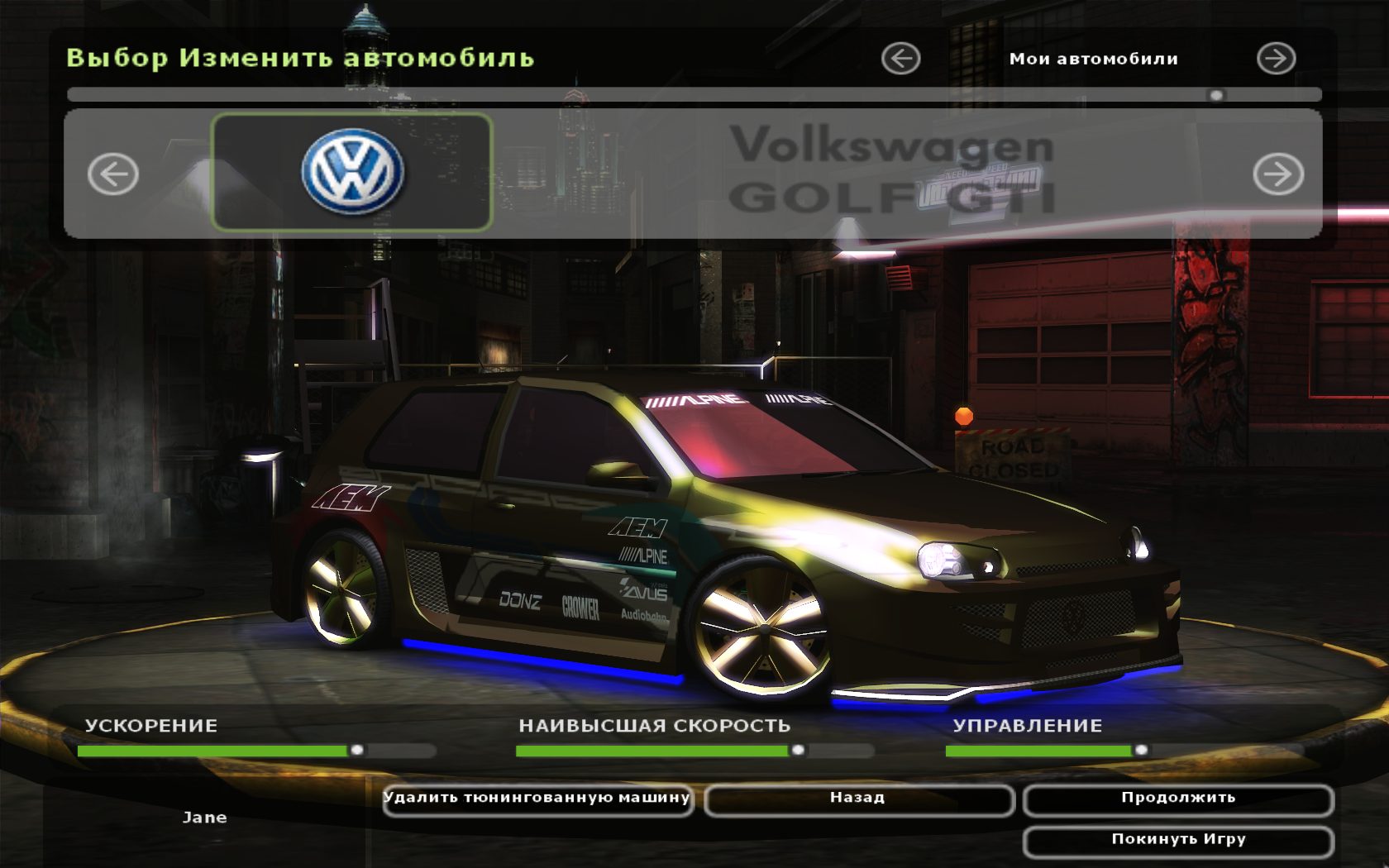Go back with the Назад button
The image size is (1389, 868).
pyautogui.click(x=858, y=799)
